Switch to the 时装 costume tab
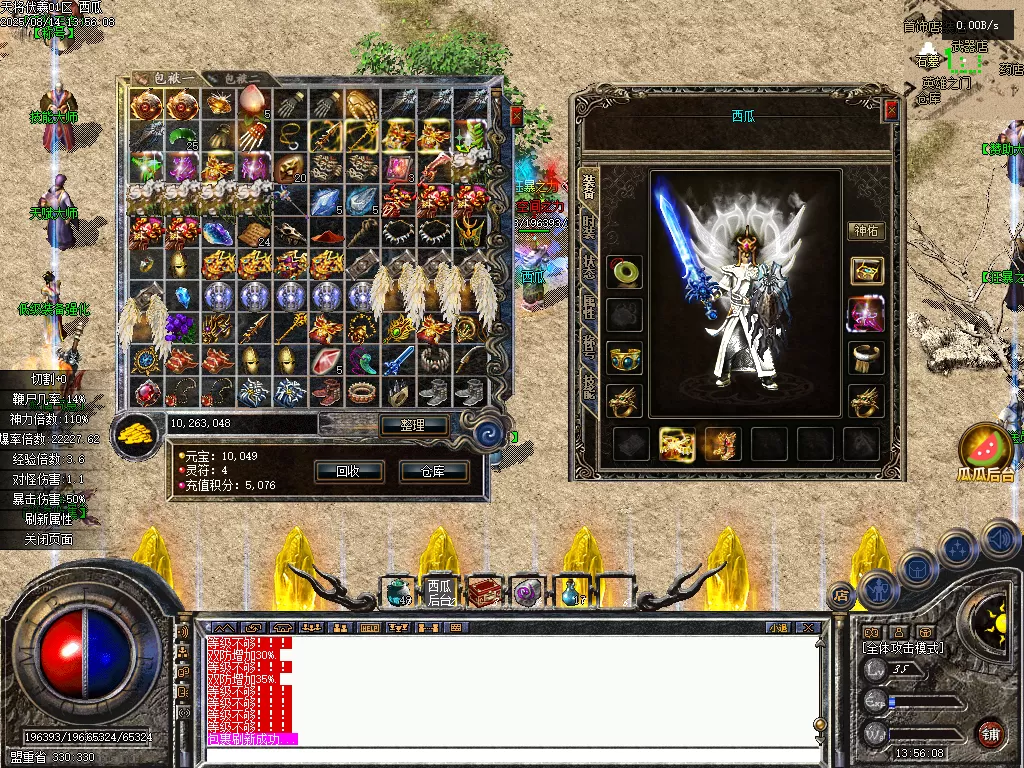The height and width of the screenshot is (768, 1024). pos(589,227)
